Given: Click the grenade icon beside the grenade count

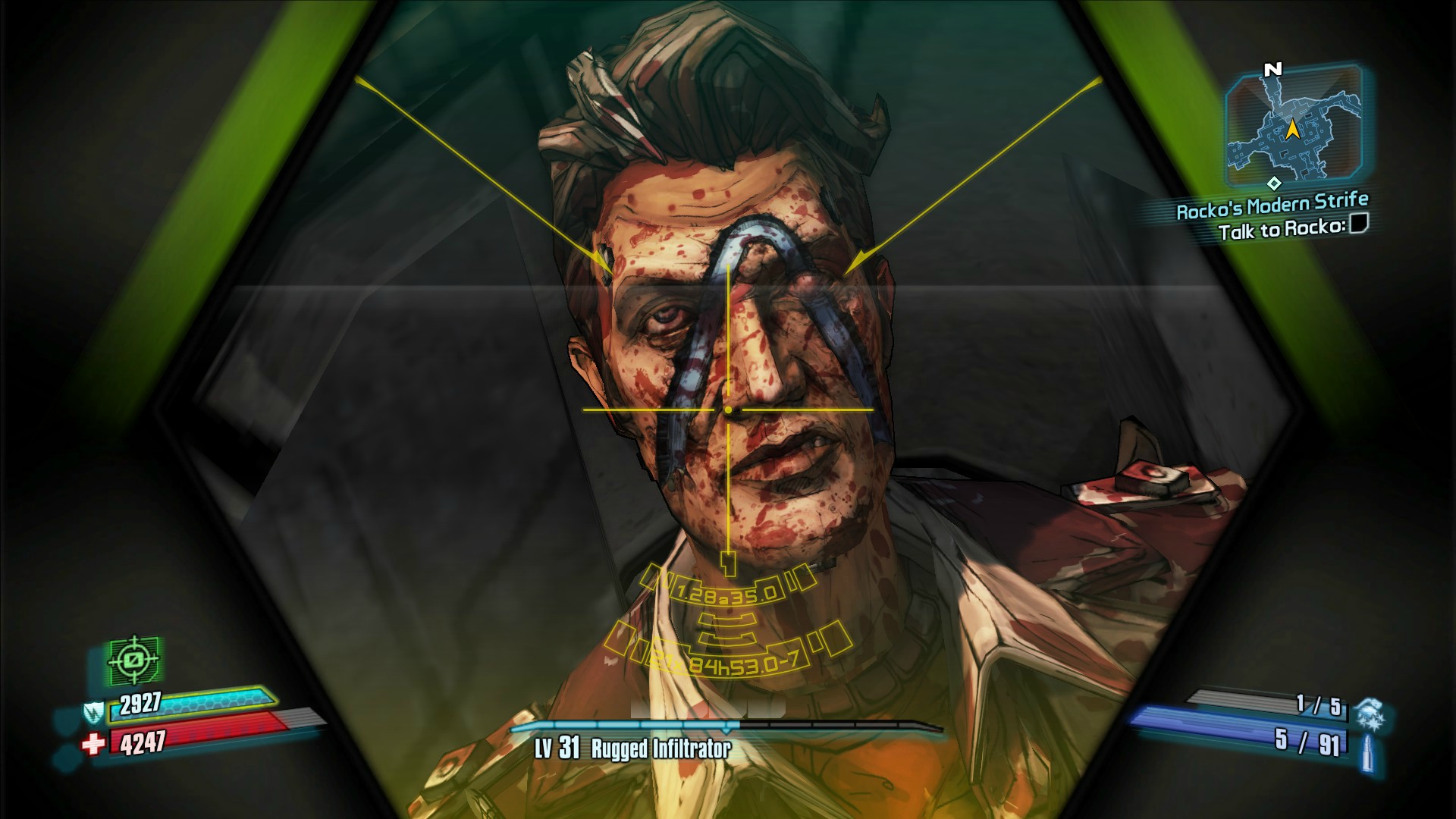Looking at the screenshot, I should 1369,711.
